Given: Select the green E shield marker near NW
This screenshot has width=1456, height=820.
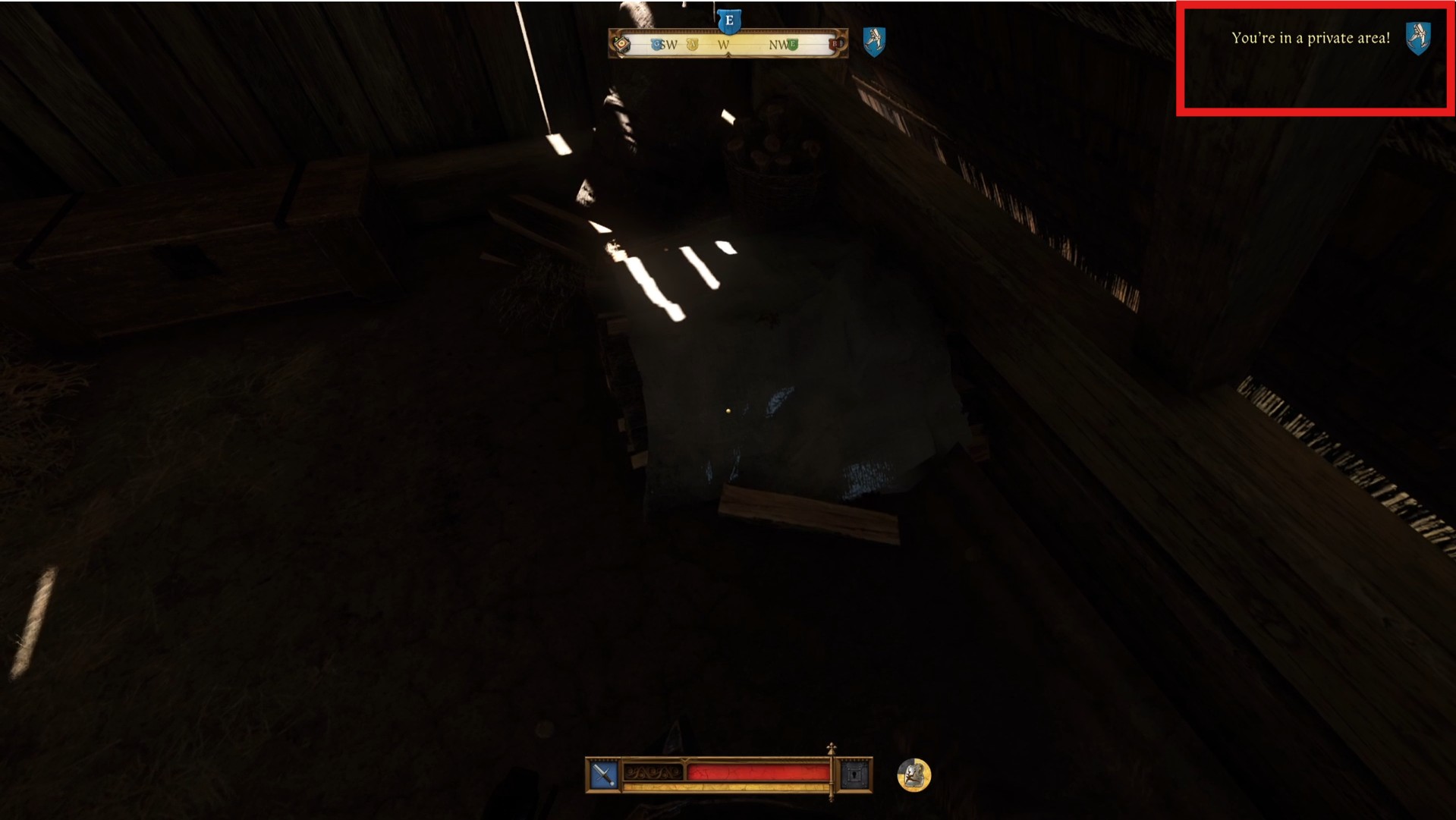Looking at the screenshot, I should point(792,44).
